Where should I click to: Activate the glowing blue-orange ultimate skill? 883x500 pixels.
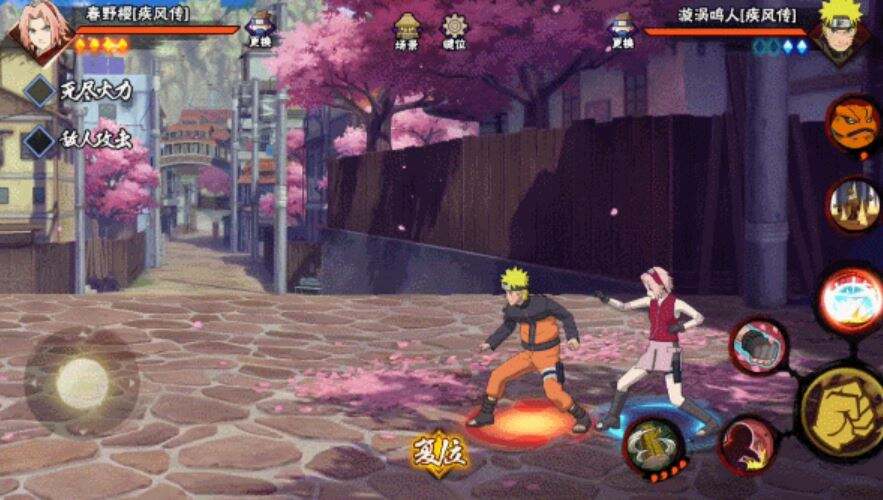[850, 299]
